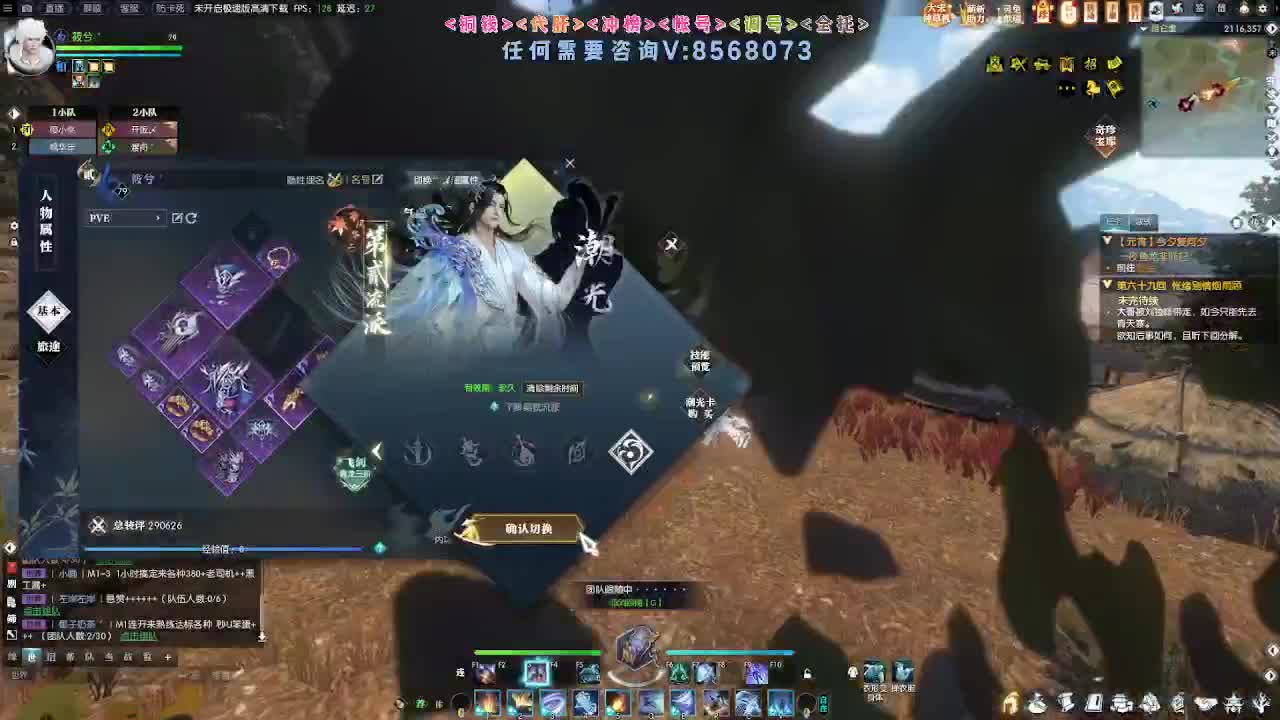Collapse the 第六十九回 quest entry in tracker
1280x720 pixels.
click(x=1107, y=285)
